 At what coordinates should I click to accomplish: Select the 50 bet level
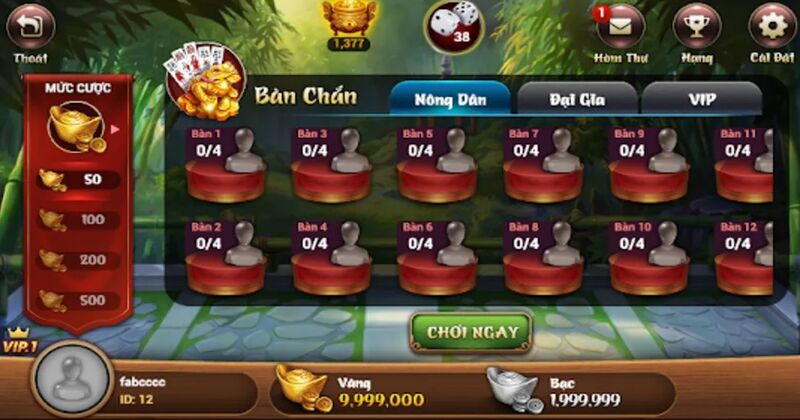79,180
